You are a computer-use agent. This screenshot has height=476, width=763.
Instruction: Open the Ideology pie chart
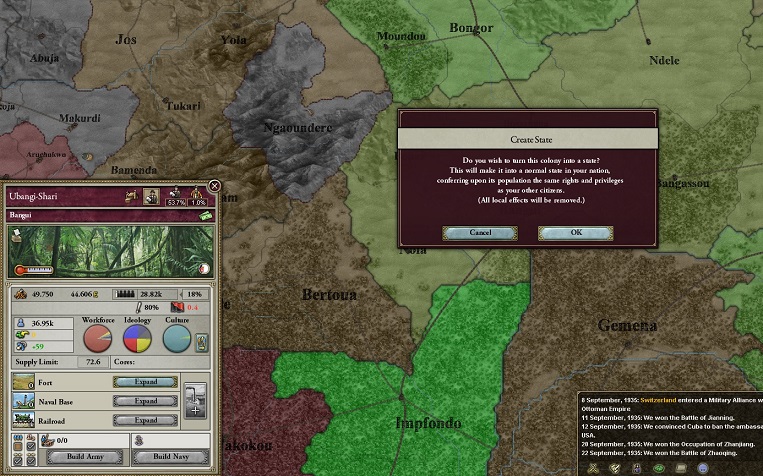(137, 340)
